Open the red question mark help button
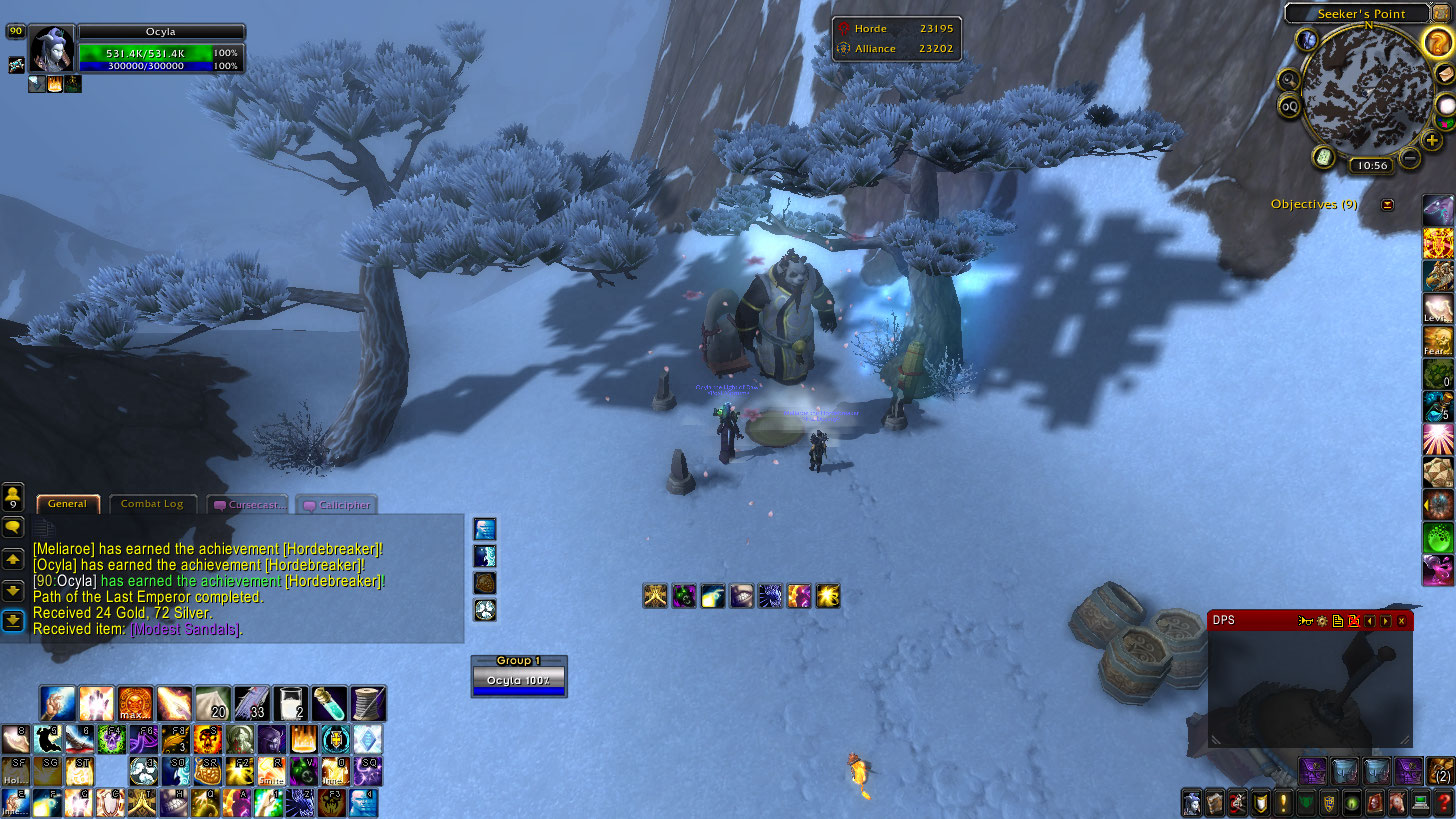 [x=1443, y=802]
